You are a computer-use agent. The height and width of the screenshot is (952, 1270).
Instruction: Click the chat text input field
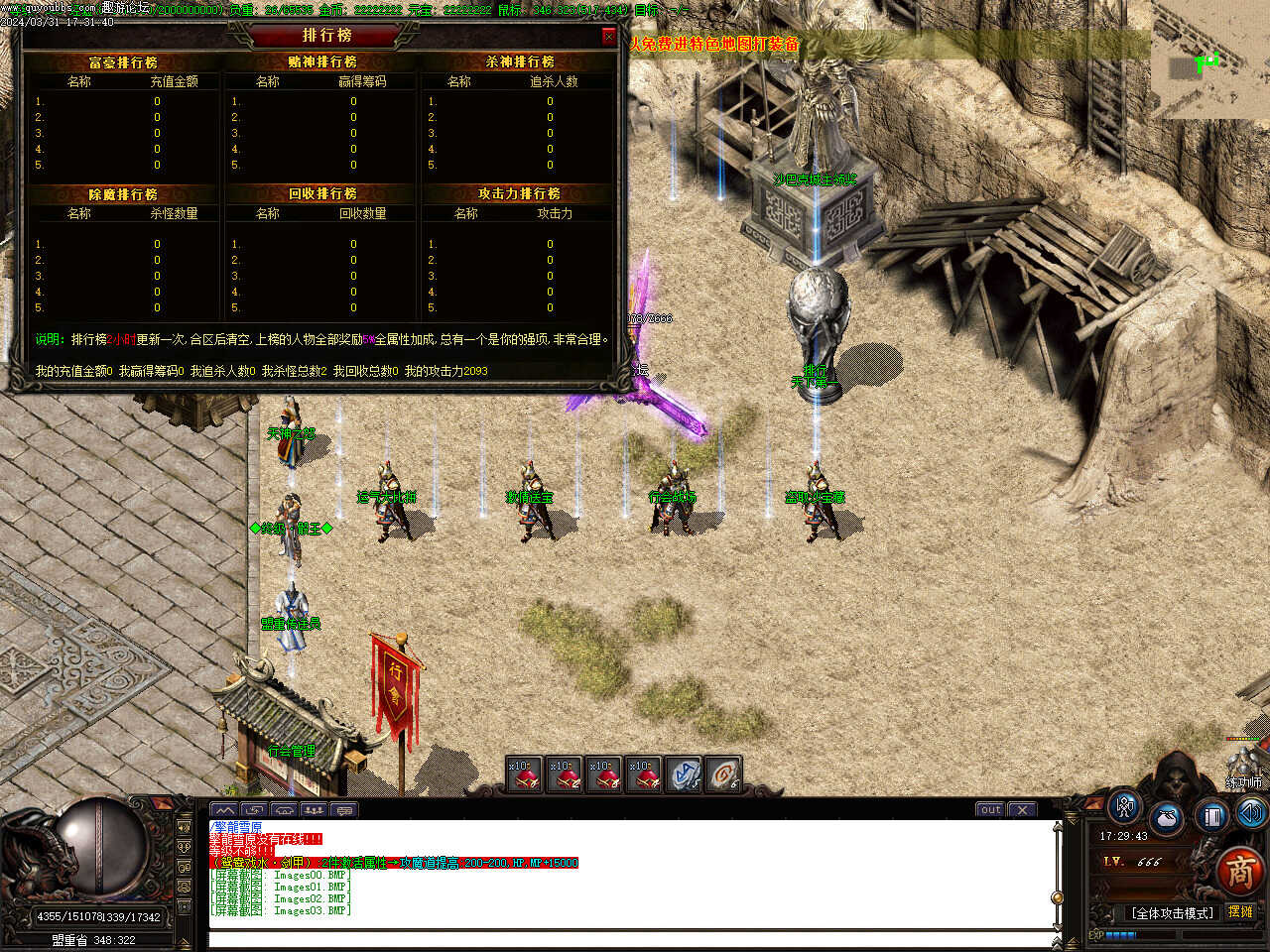tap(630, 939)
